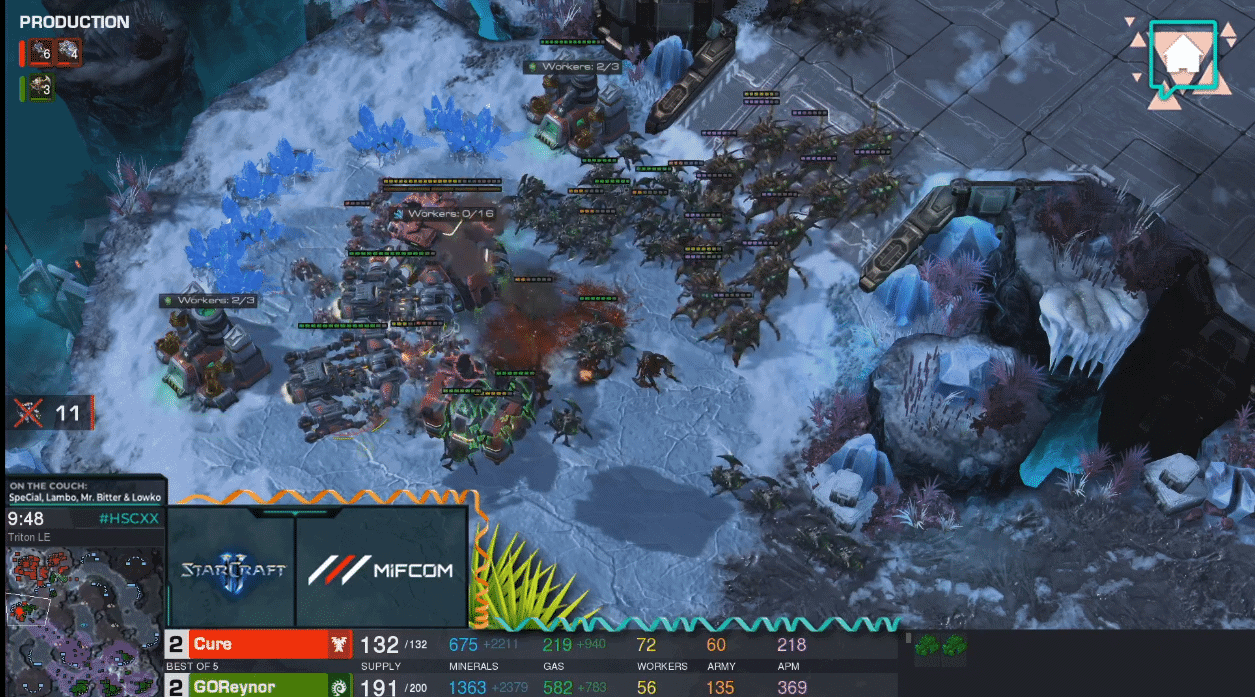Select the Terran production icon showing 4
This screenshot has height=697, width=1255.
(68, 51)
